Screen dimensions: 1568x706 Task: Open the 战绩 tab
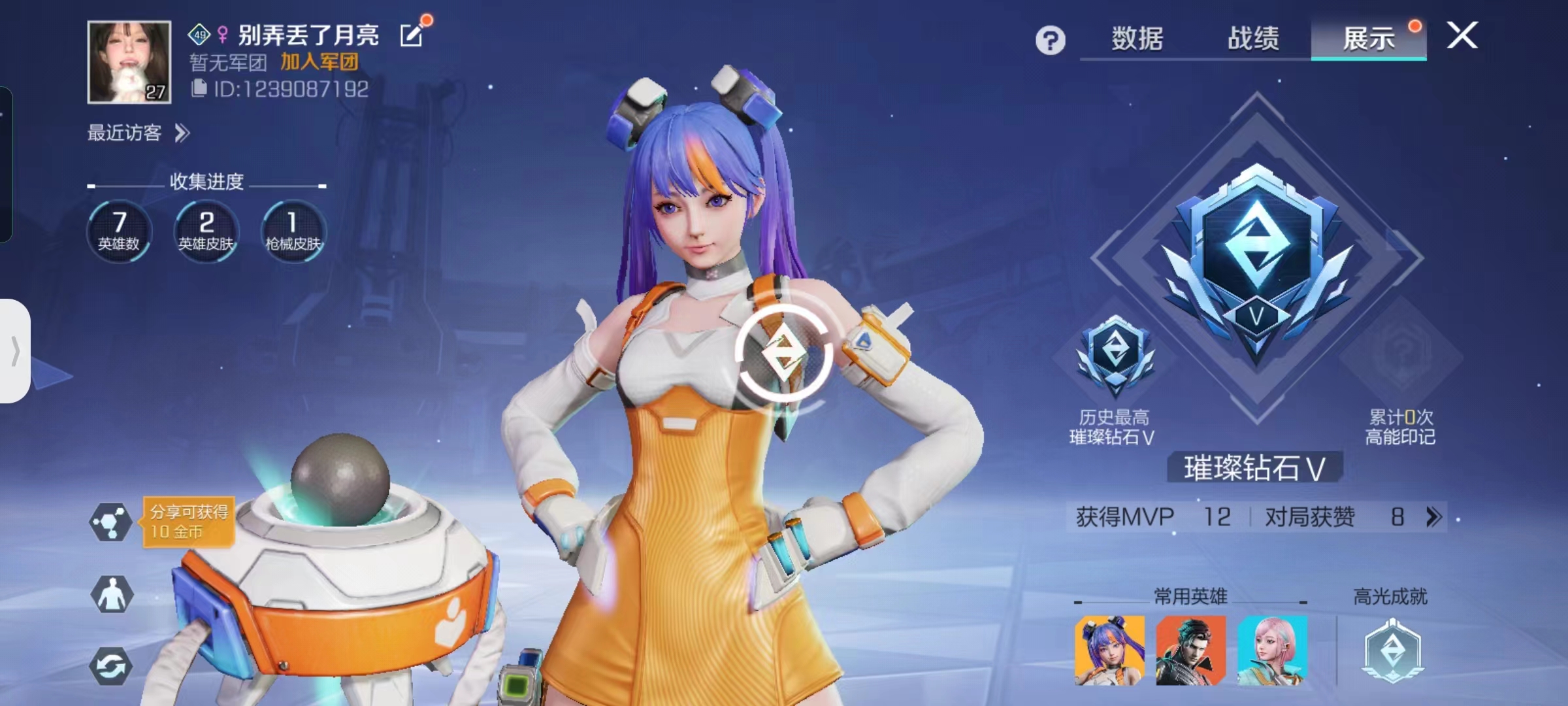point(1253,38)
